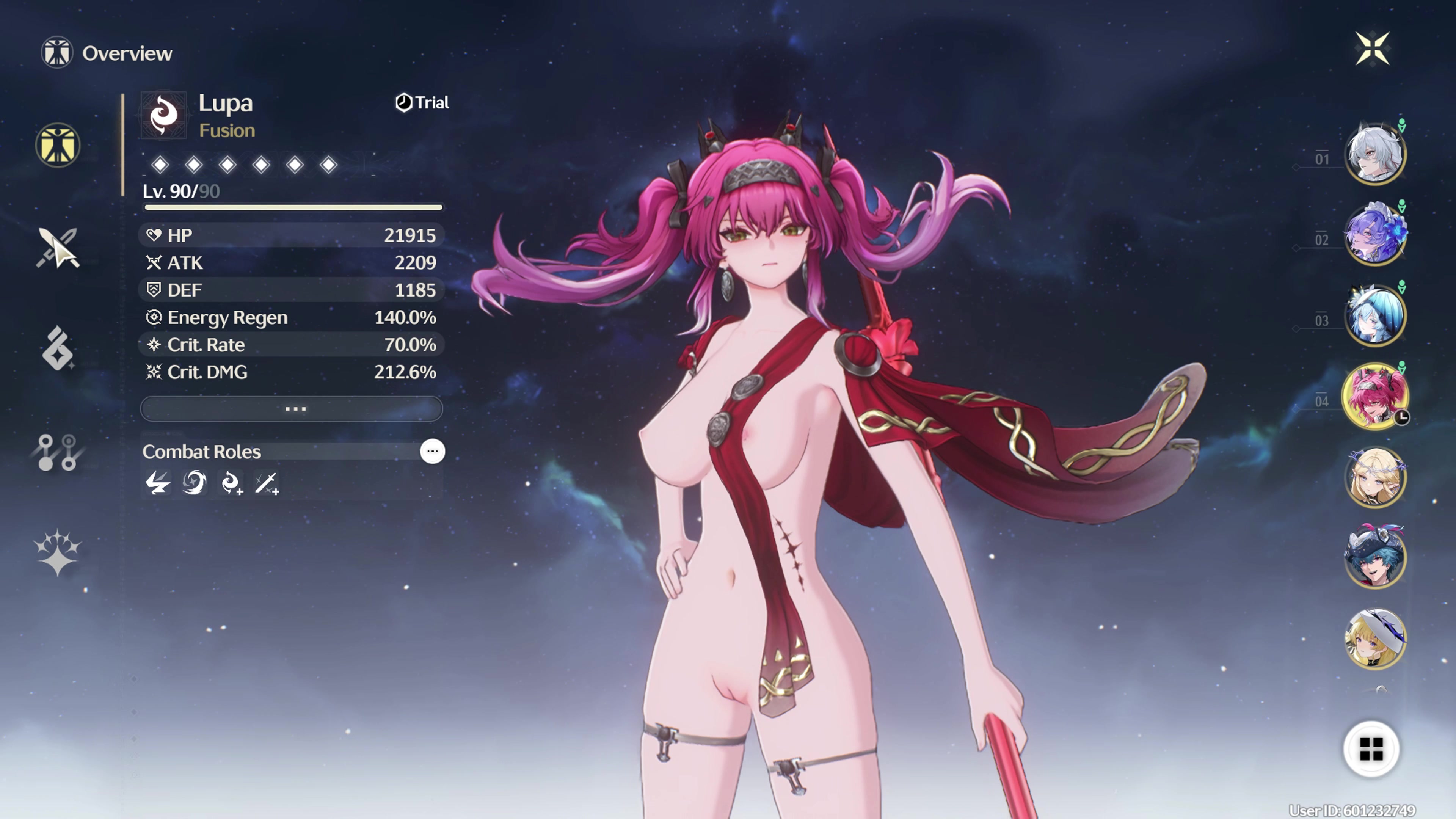Switch to the Resonance Chain star tab
Viewport: 1456px width, 819px height.
pyautogui.click(x=58, y=552)
